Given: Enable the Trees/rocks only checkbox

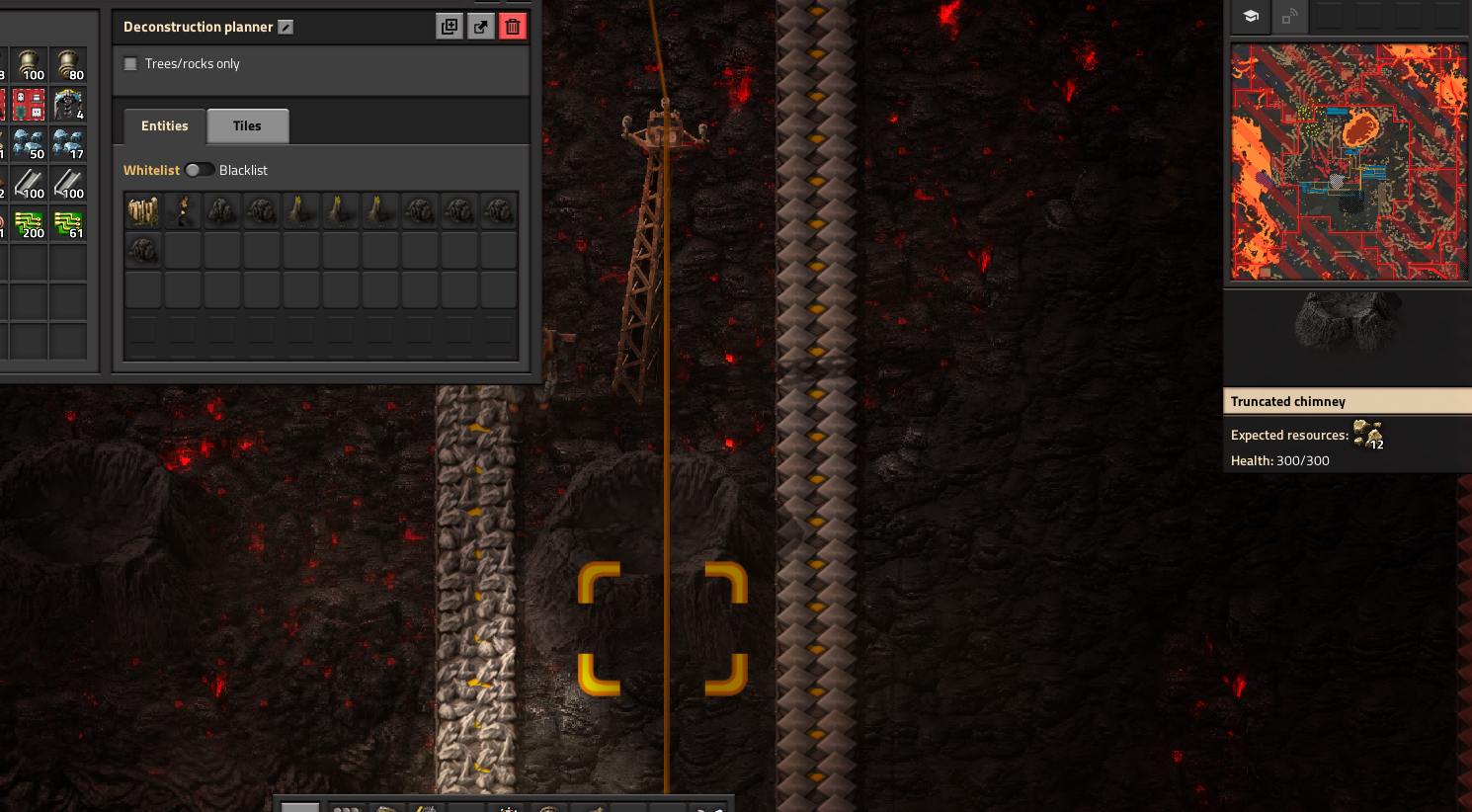Looking at the screenshot, I should tap(130, 64).
